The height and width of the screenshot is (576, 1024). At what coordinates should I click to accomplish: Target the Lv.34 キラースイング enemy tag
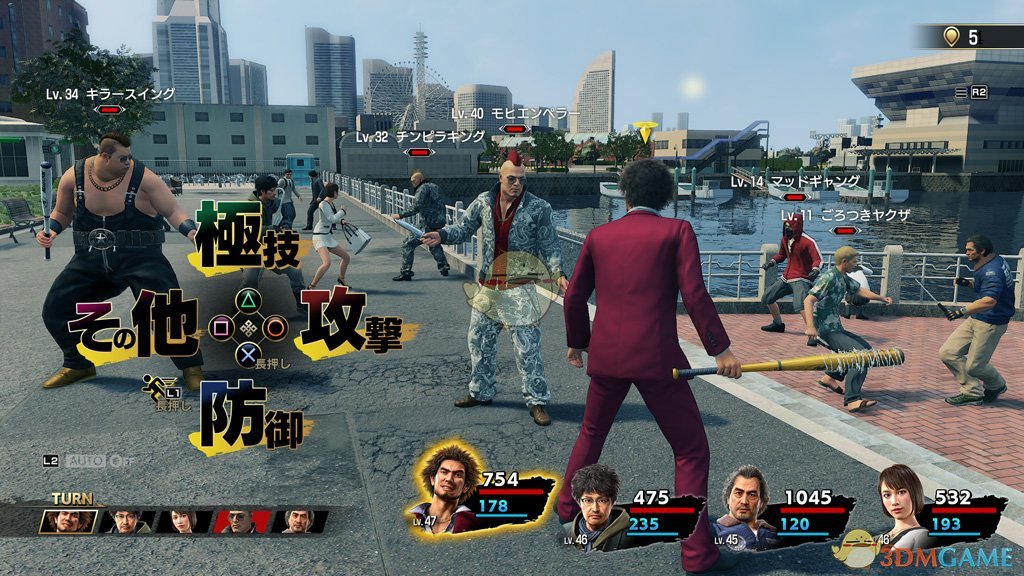110,95
